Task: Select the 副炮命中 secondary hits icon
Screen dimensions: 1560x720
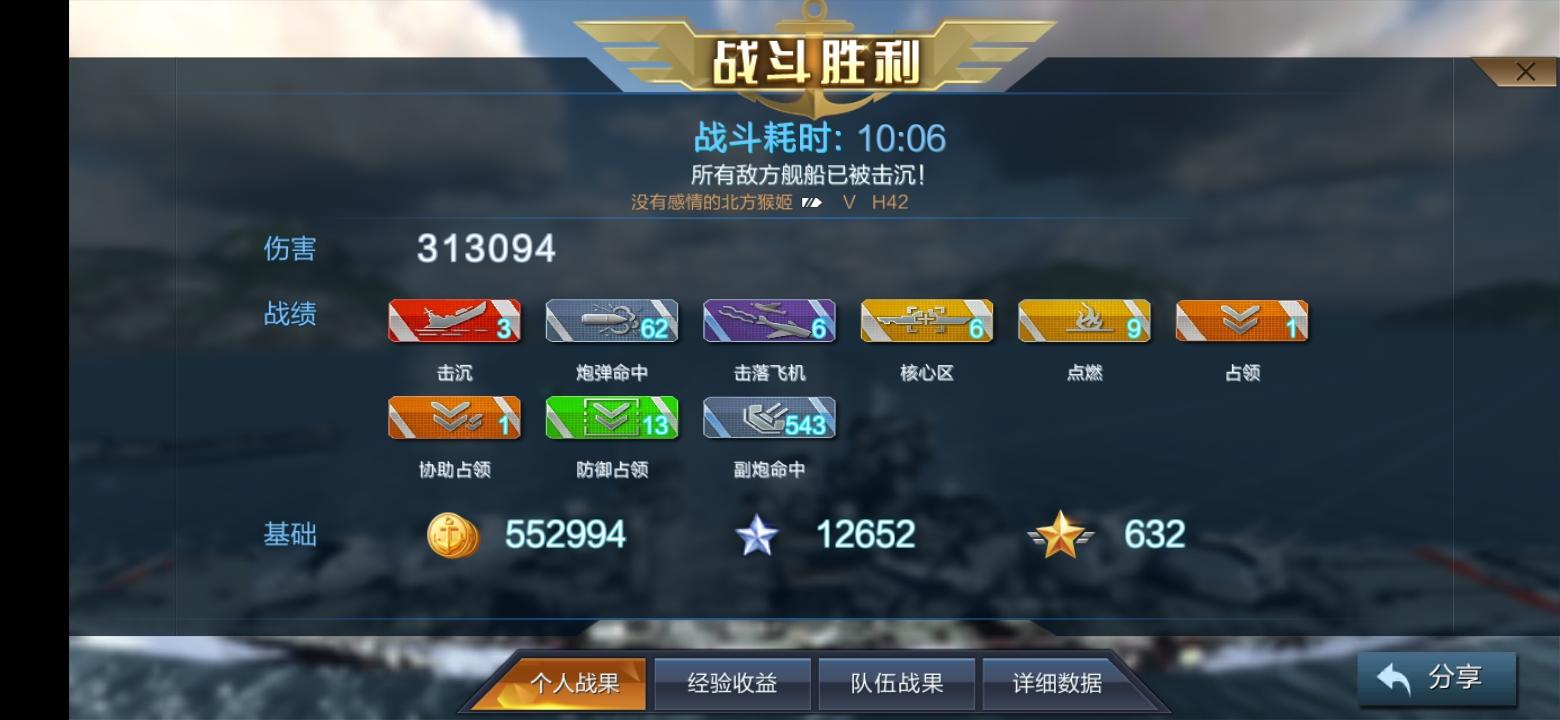Action: pyautogui.click(x=768, y=417)
